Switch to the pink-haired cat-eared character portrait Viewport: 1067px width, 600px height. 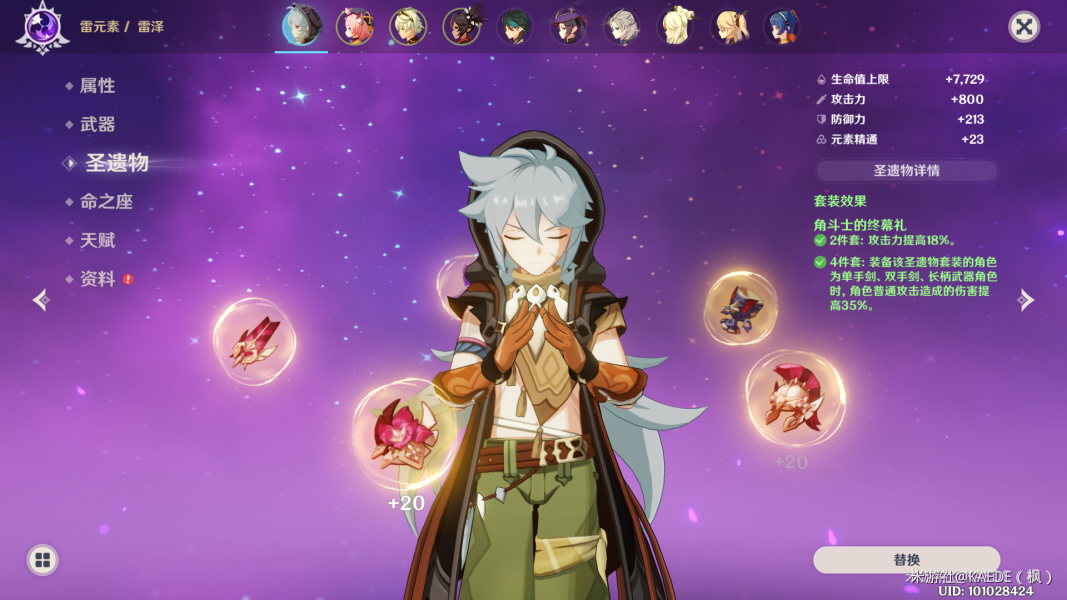354,27
